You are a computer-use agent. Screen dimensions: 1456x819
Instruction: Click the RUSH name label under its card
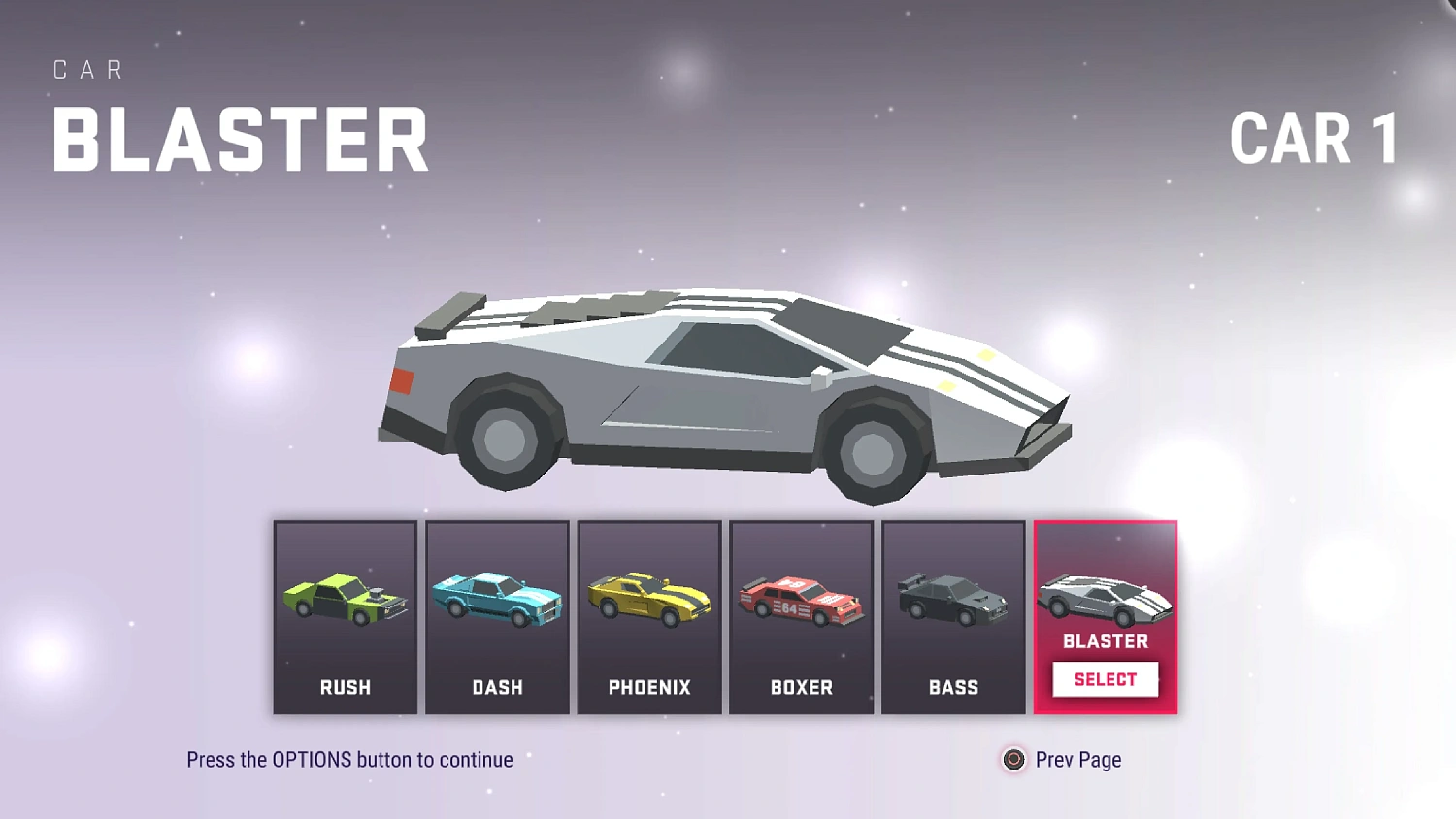pos(345,687)
